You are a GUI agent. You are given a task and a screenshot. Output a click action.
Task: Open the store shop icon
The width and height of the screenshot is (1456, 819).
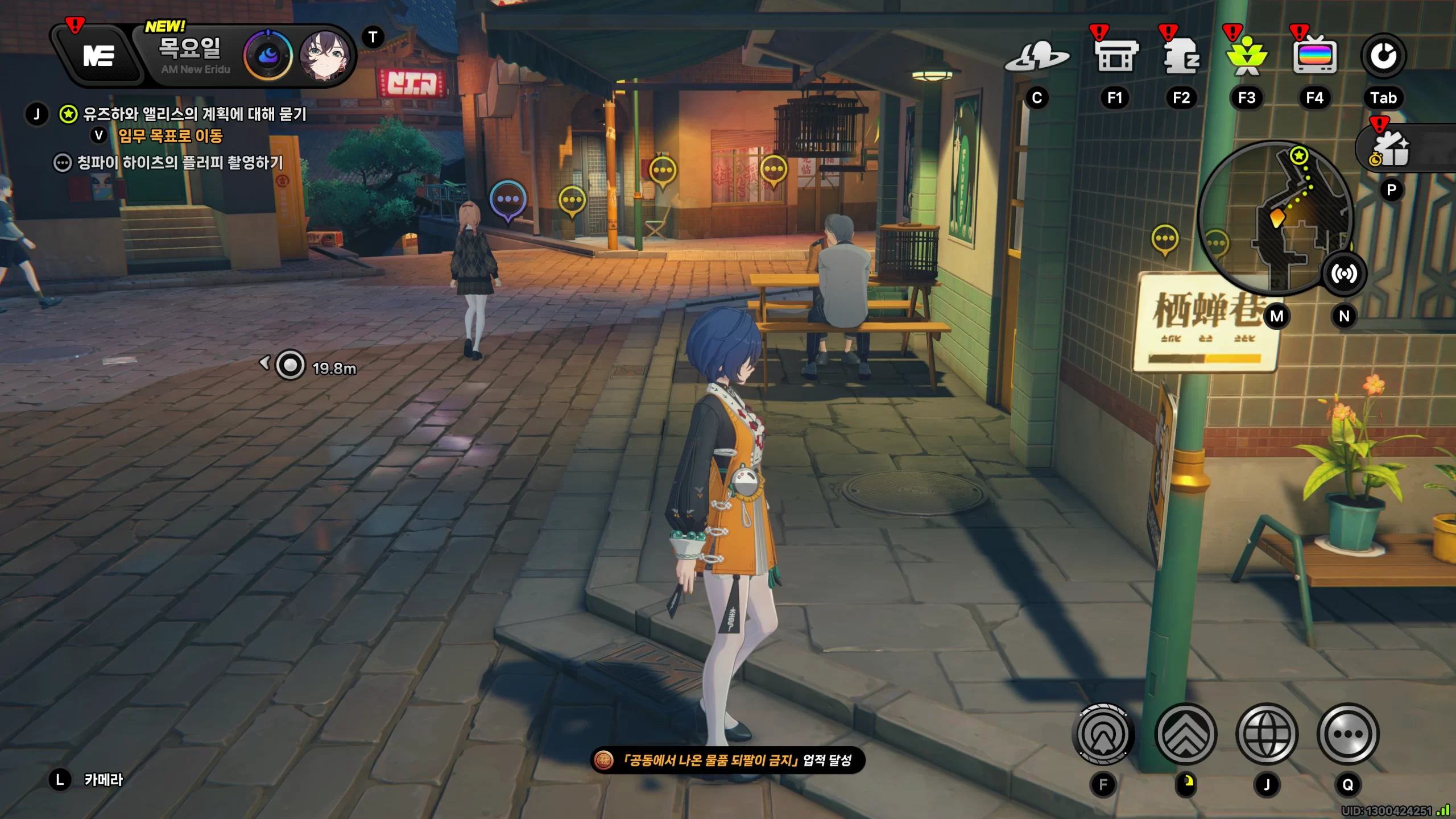(x=1116, y=57)
